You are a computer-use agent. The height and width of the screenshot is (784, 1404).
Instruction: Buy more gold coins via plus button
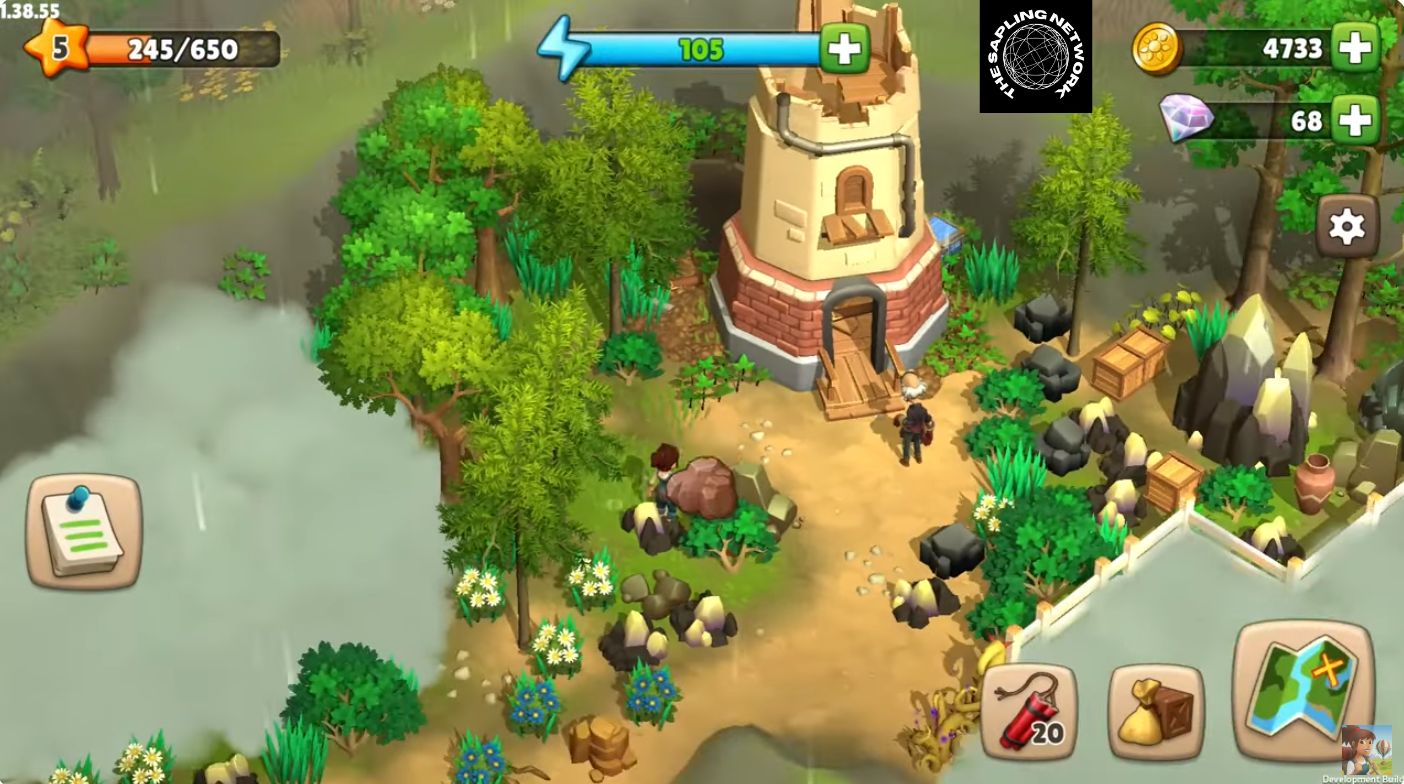tap(1355, 47)
